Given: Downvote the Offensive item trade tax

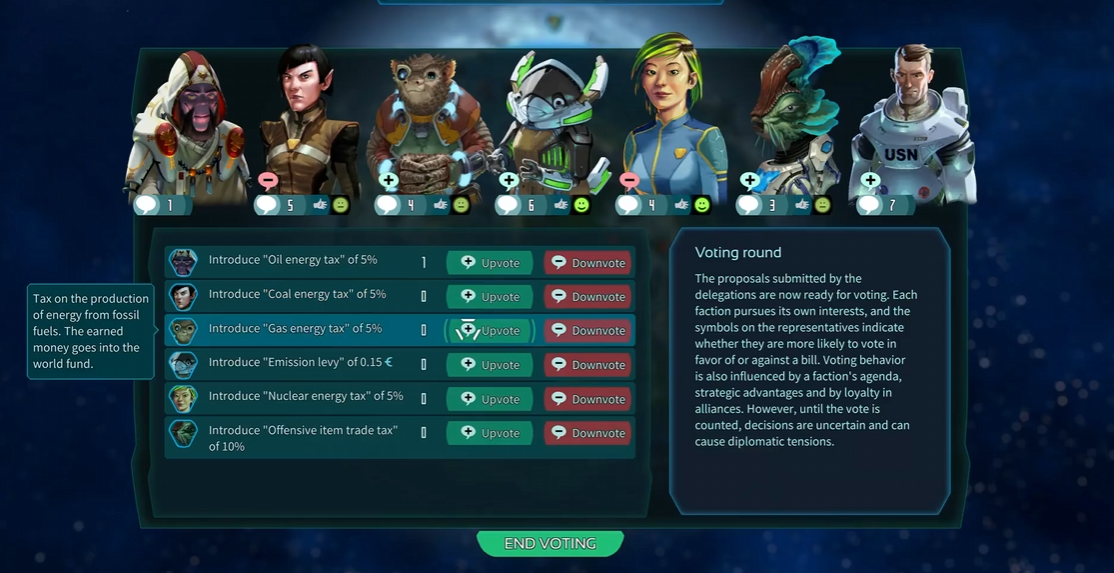Looking at the screenshot, I should pos(588,433).
